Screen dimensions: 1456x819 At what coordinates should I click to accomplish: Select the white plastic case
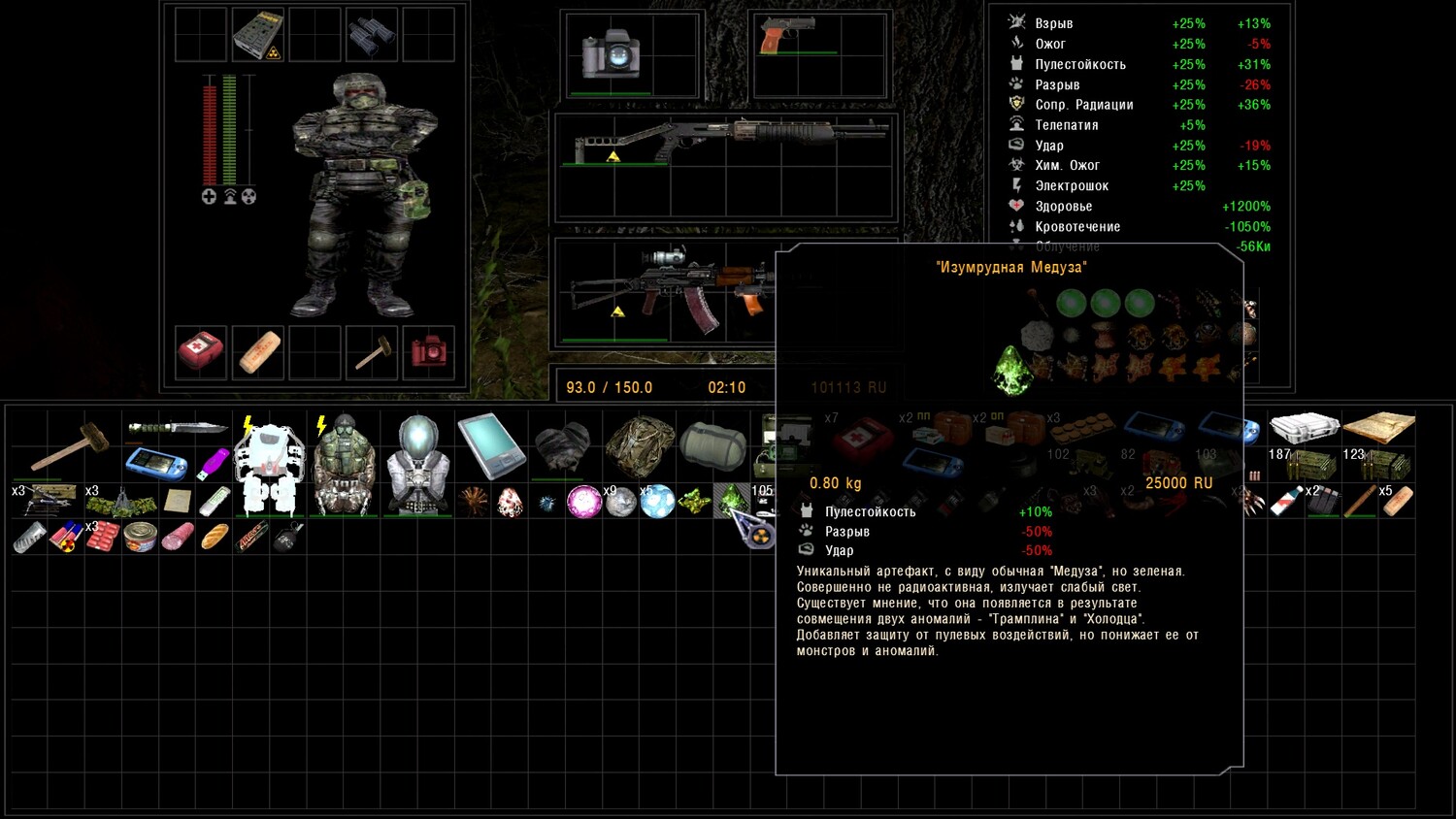tap(1304, 427)
